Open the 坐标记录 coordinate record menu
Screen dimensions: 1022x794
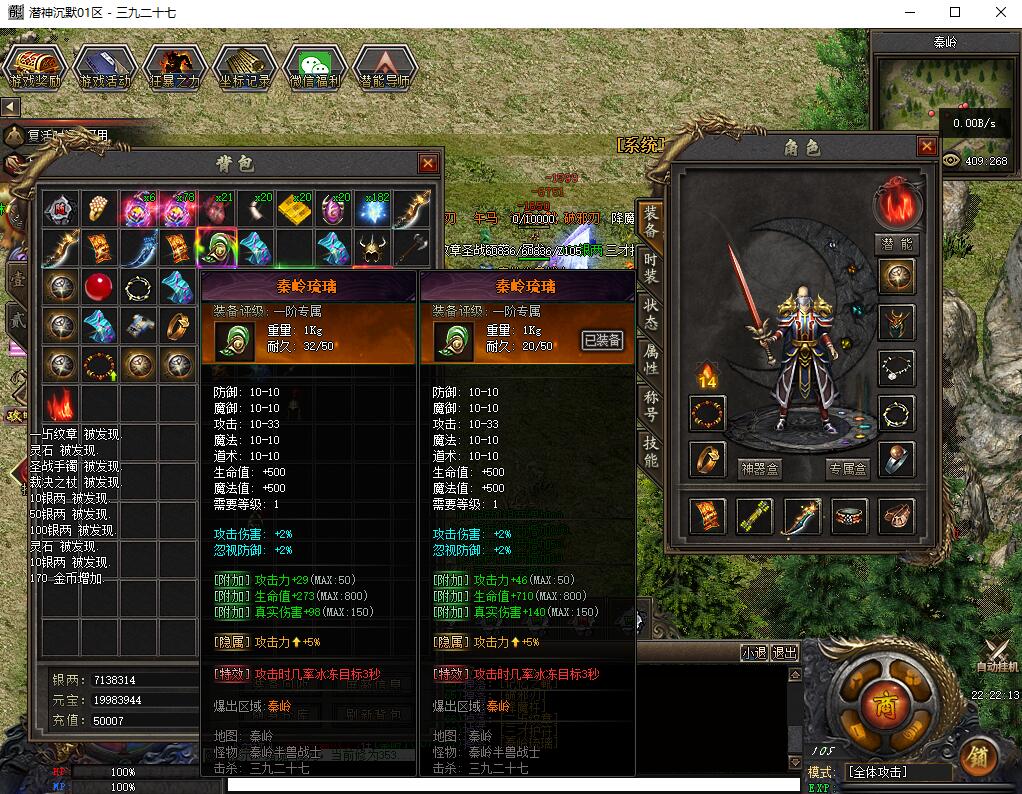tap(245, 68)
